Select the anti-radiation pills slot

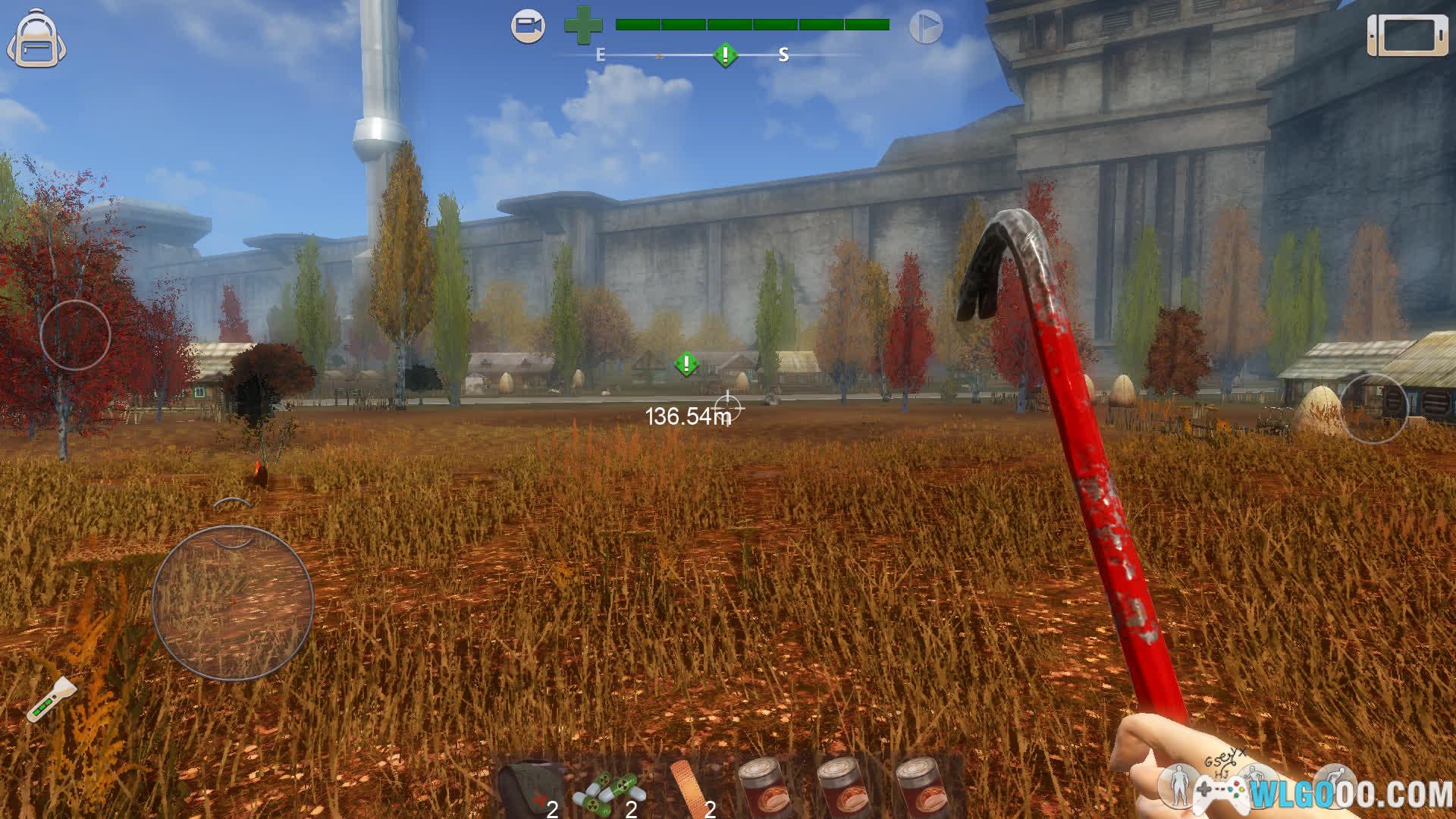click(x=610, y=790)
